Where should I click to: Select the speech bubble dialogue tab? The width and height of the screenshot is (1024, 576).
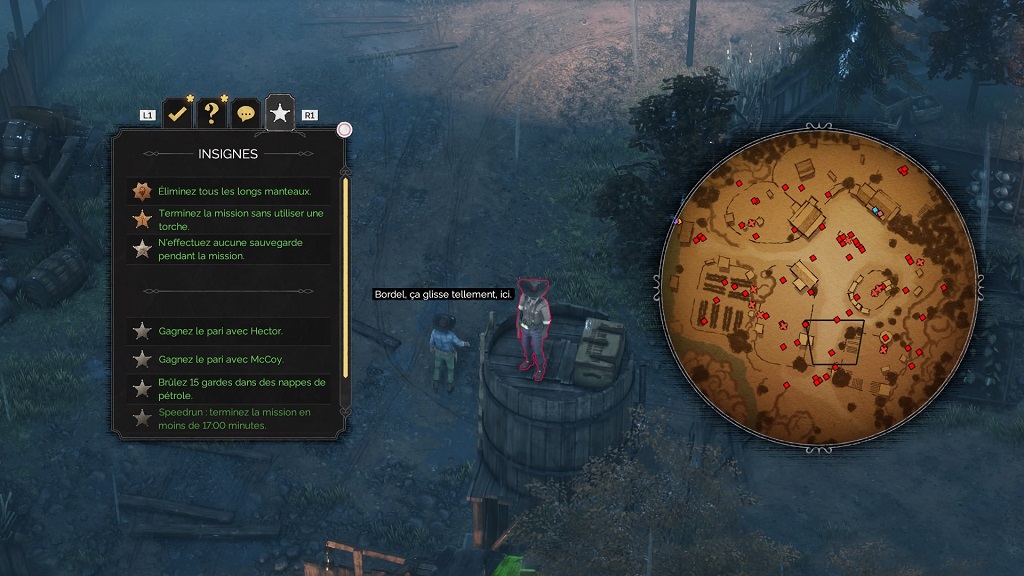(245, 114)
